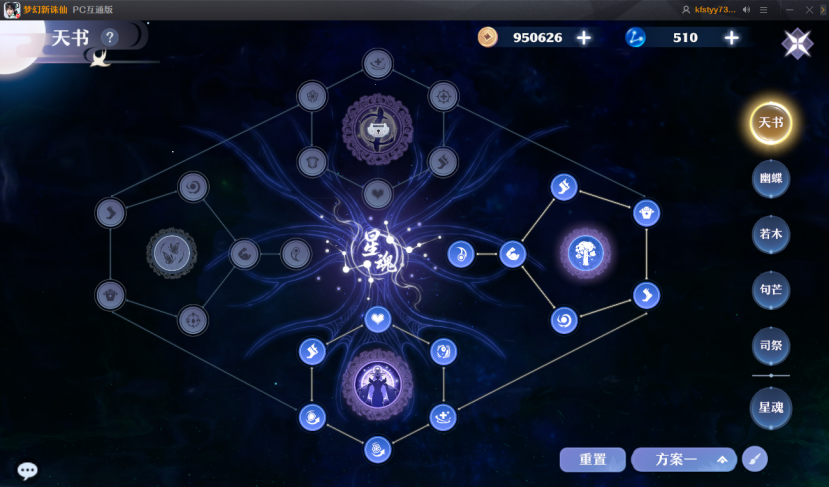Select the healing plus node

click(443, 417)
